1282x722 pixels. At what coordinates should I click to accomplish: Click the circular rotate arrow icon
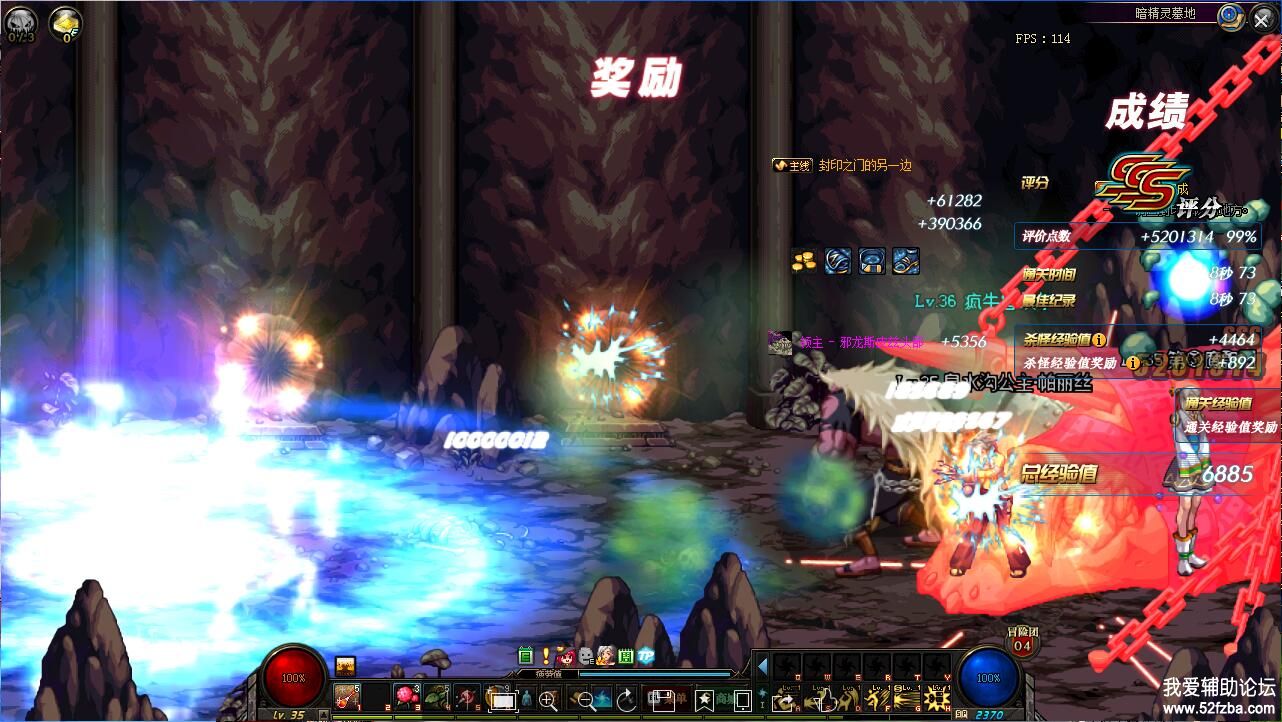tap(626, 699)
